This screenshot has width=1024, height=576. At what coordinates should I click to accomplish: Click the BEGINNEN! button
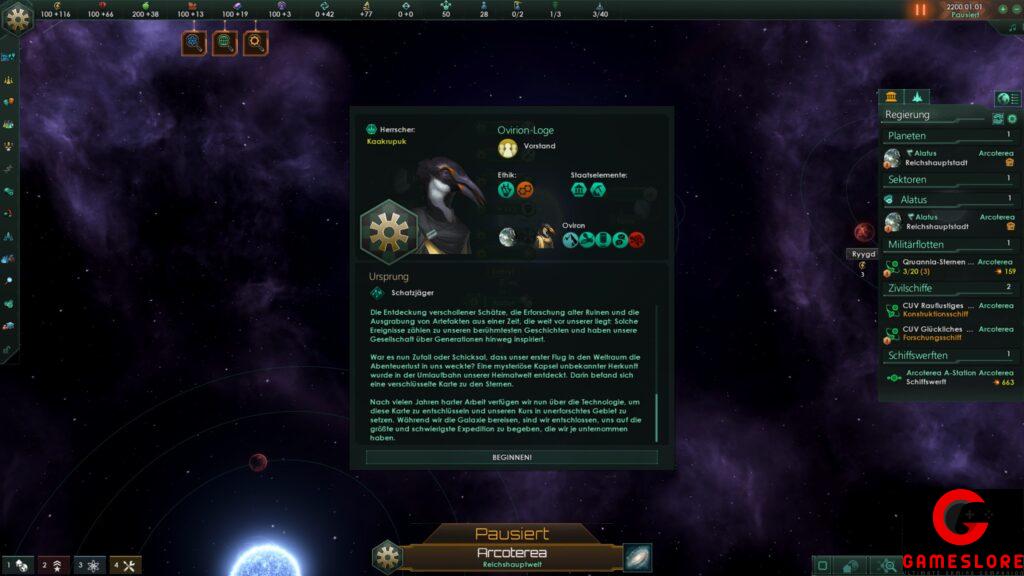[x=511, y=457]
